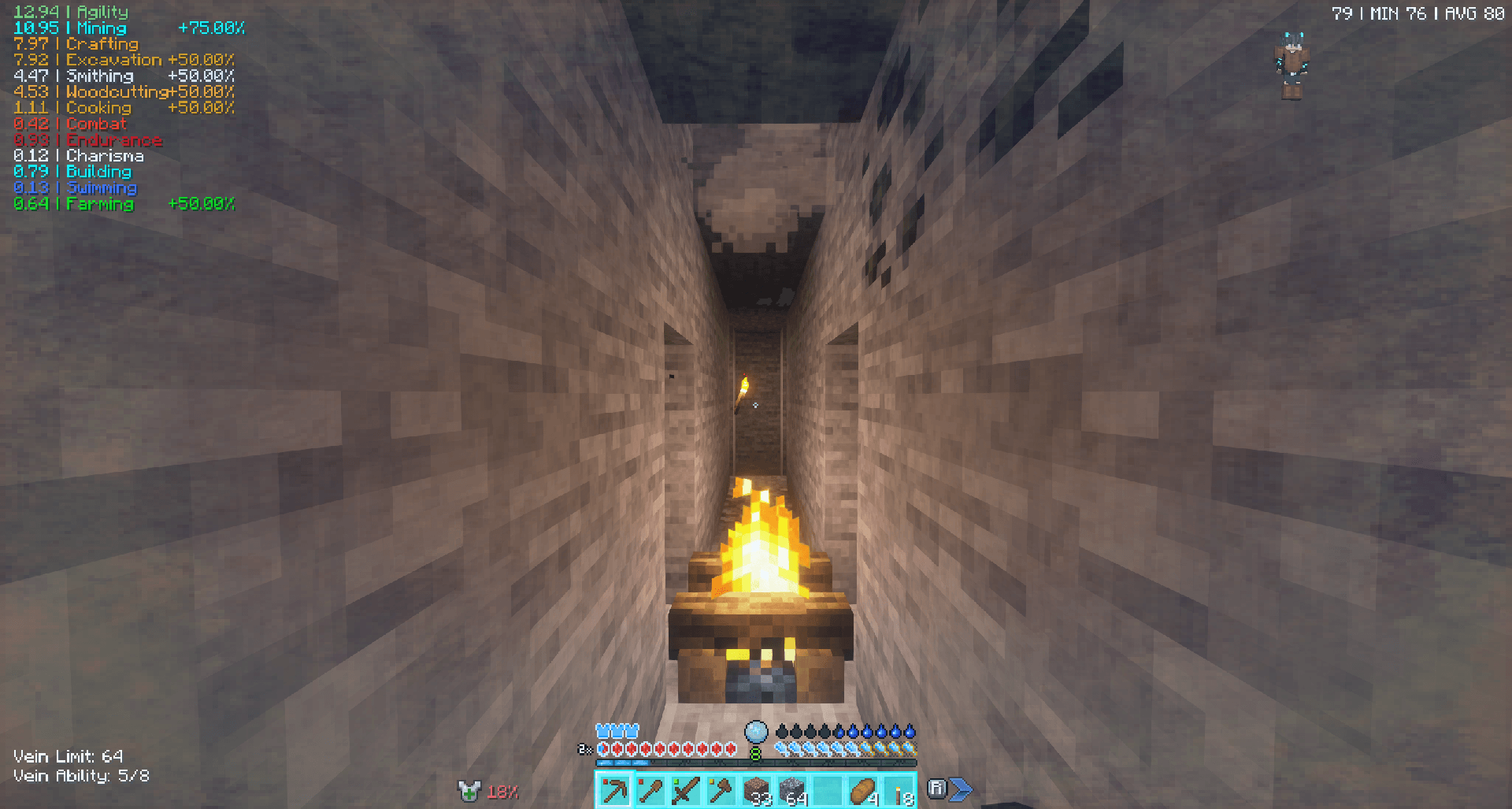The image size is (1512, 809).
Task: Select the wooden pickaxe in the hotbar
Action: coord(613,790)
